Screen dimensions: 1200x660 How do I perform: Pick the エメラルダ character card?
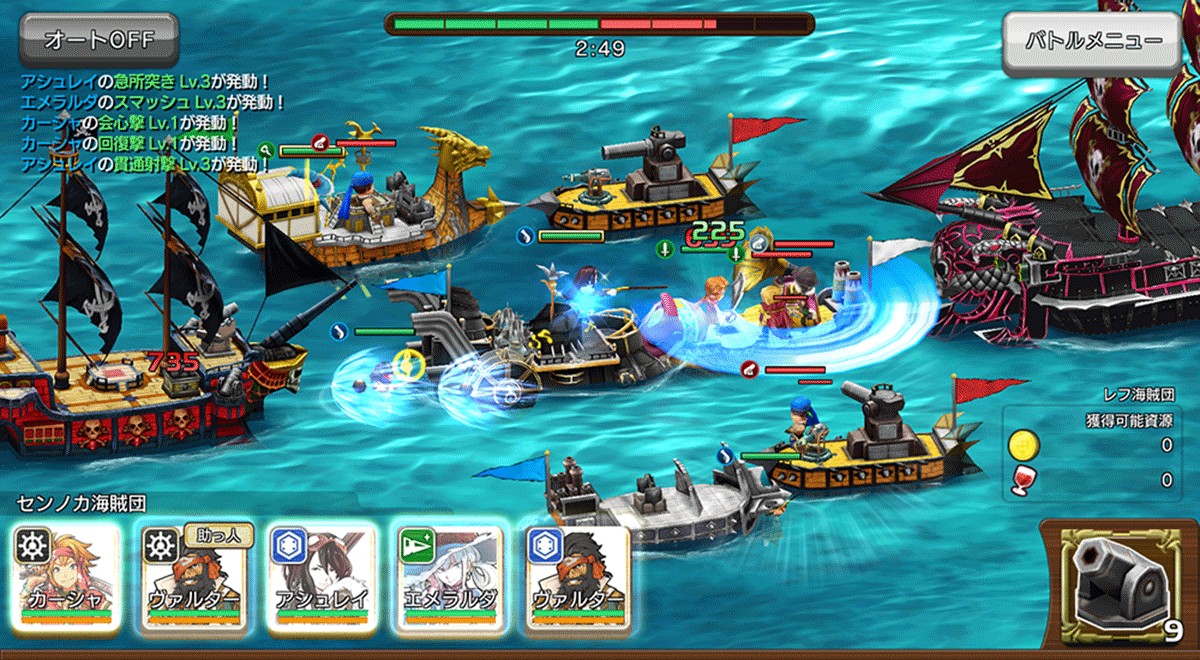click(x=449, y=577)
